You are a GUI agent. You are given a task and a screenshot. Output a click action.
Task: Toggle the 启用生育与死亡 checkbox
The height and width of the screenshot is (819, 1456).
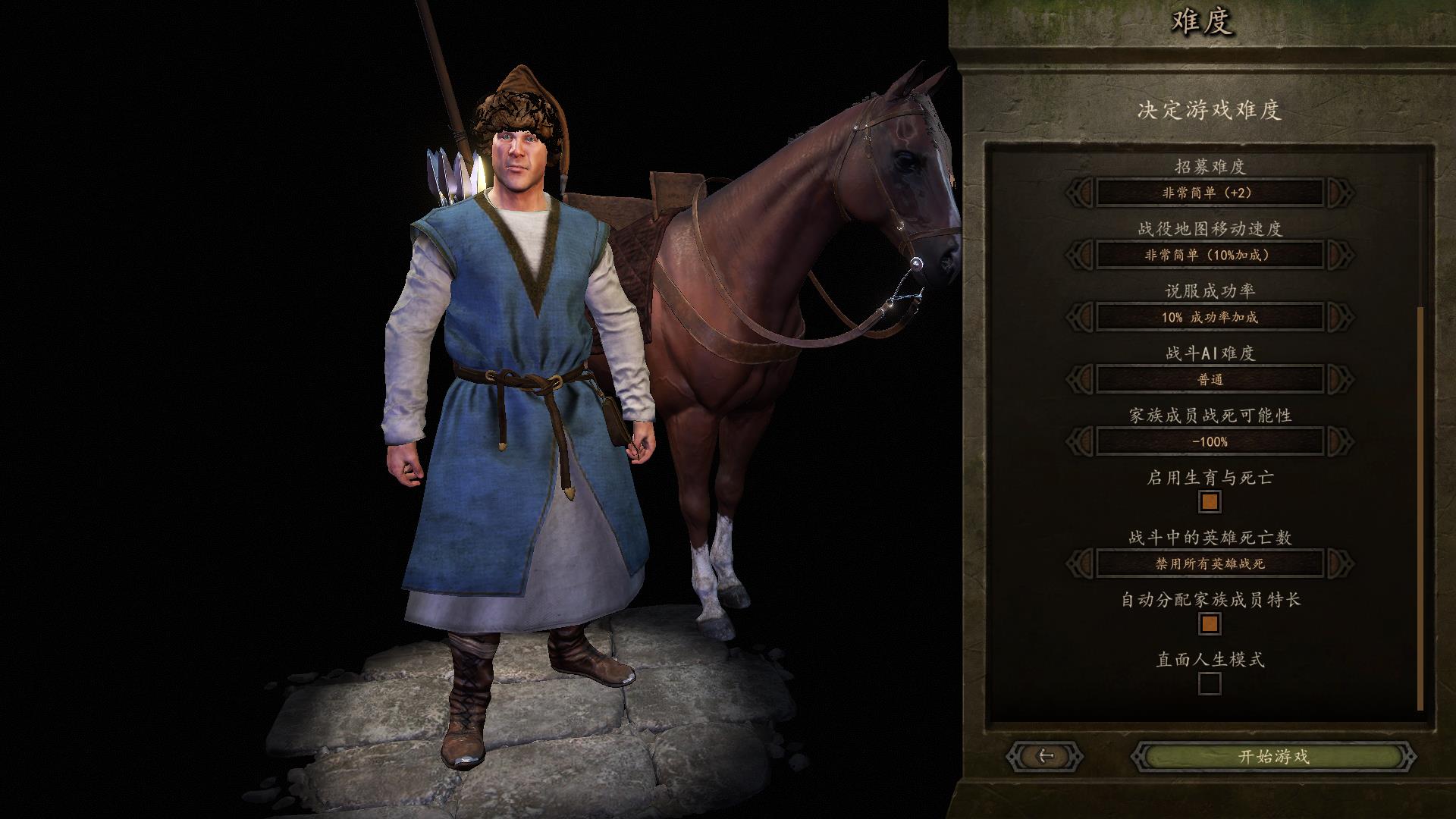[1210, 501]
